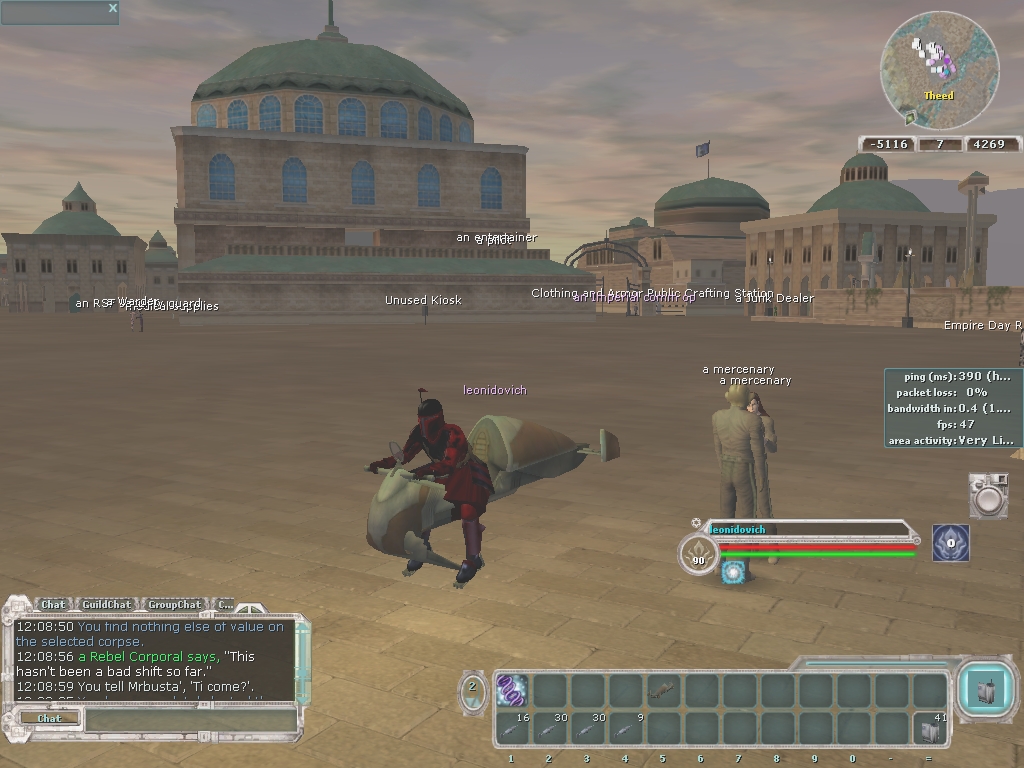Focus the chat text input field

click(190, 719)
